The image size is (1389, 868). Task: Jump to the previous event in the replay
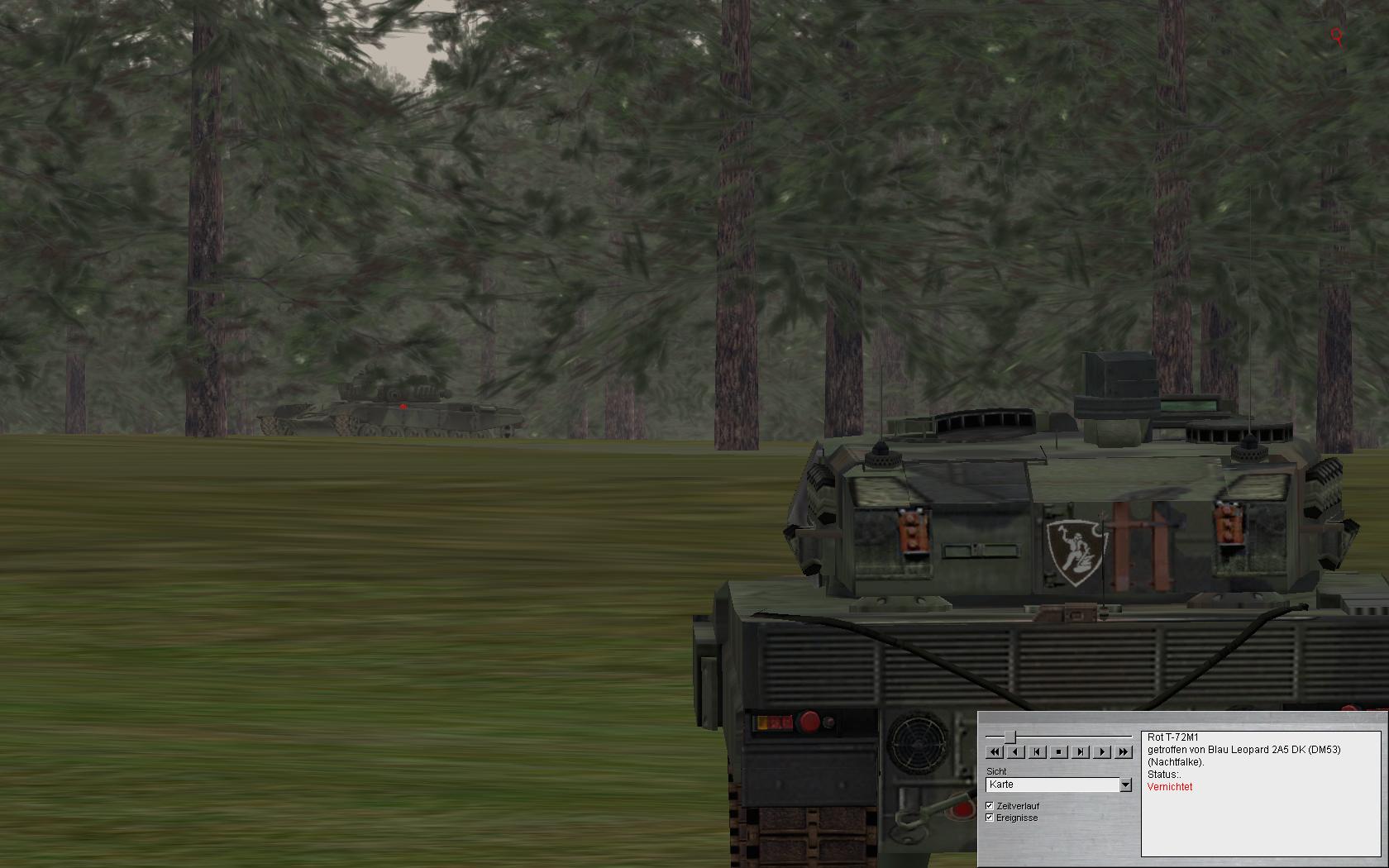[1038, 751]
